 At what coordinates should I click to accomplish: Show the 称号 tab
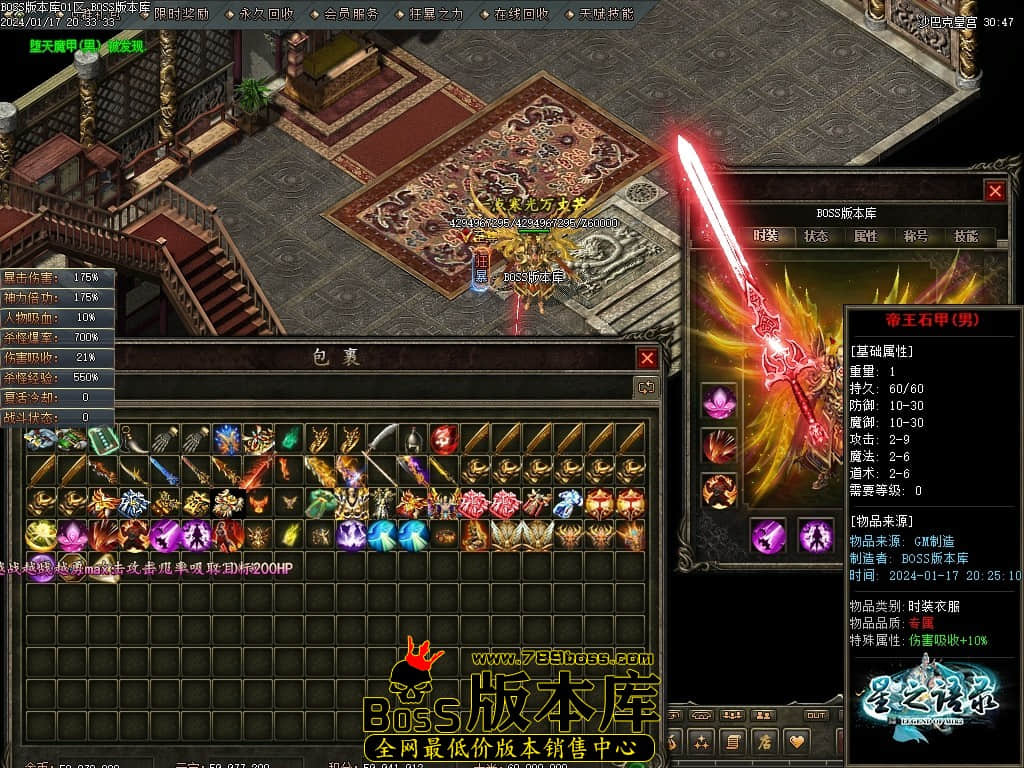(916, 236)
